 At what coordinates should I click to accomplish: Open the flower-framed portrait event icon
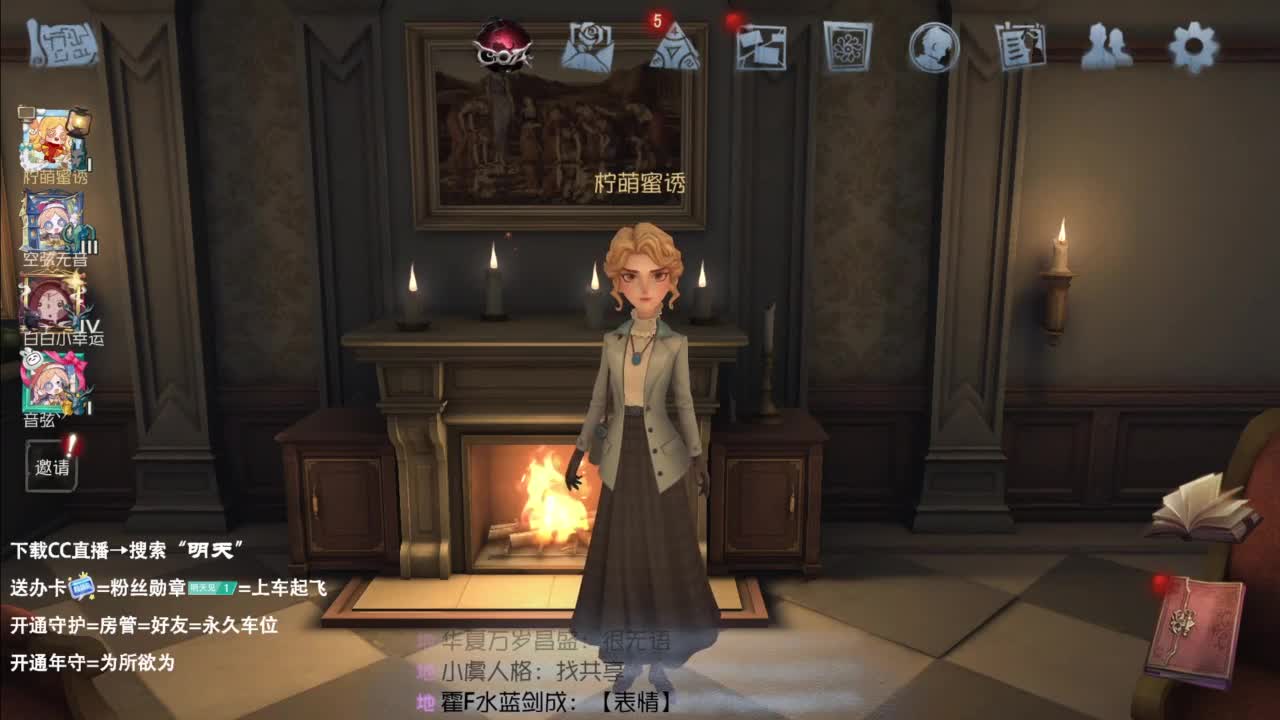coord(848,44)
